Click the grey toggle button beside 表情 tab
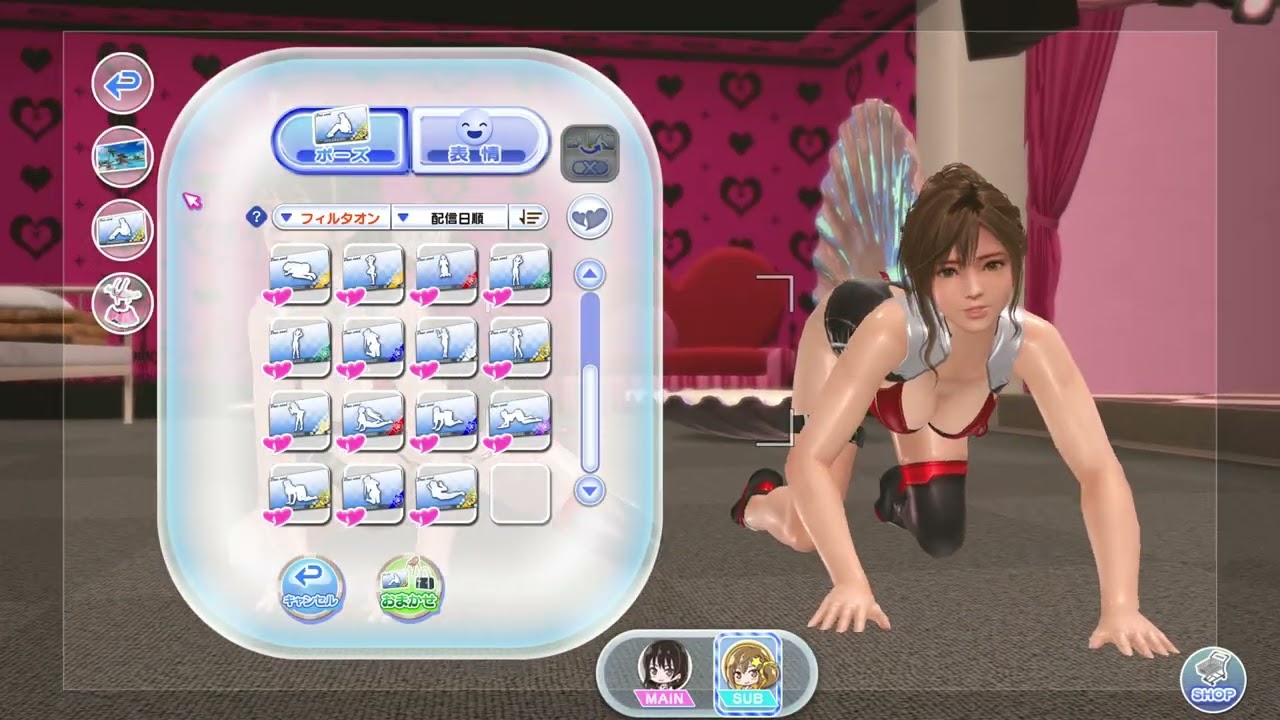The image size is (1280, 720). pyautogui.click(x=590, y=153)
